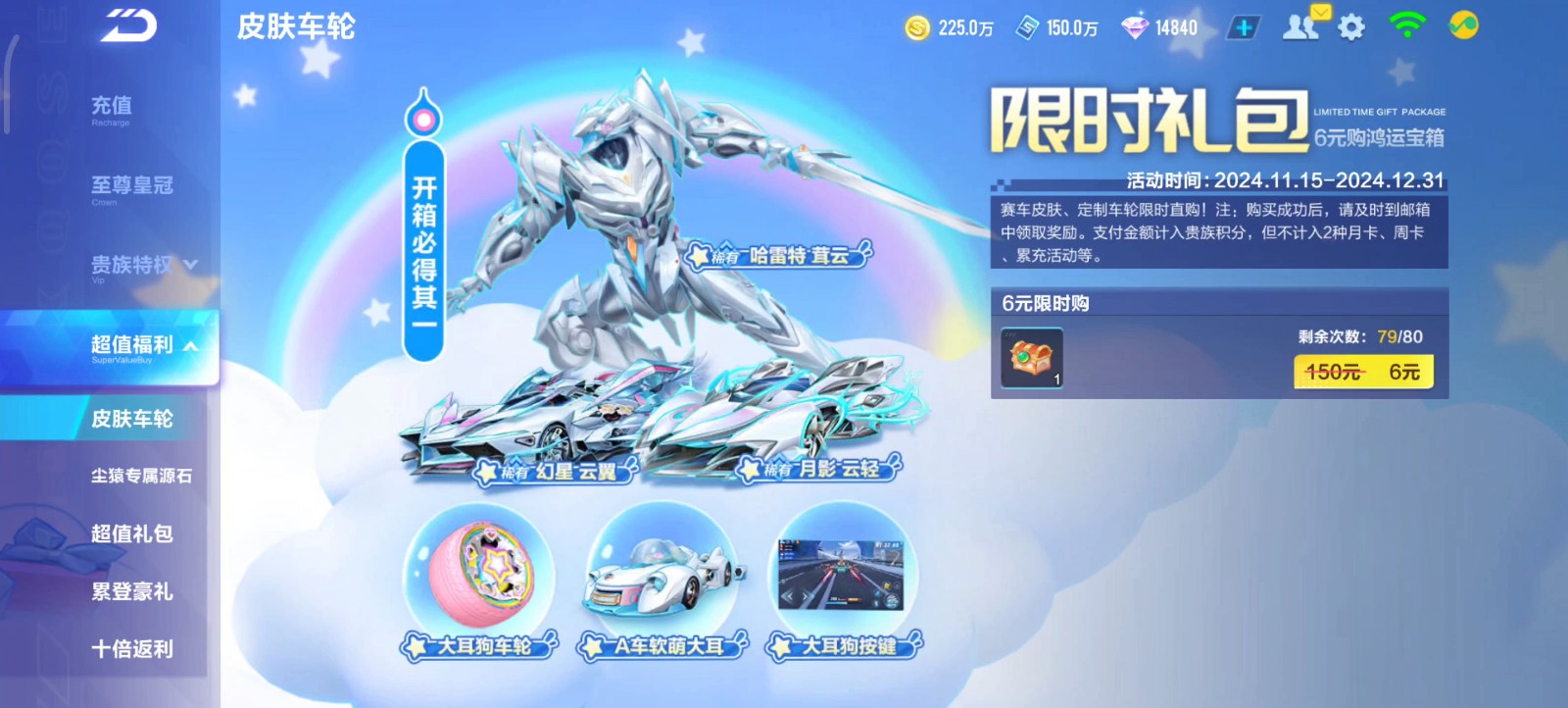Select 累登豪礼 in the sidebar

pos(130,592)
